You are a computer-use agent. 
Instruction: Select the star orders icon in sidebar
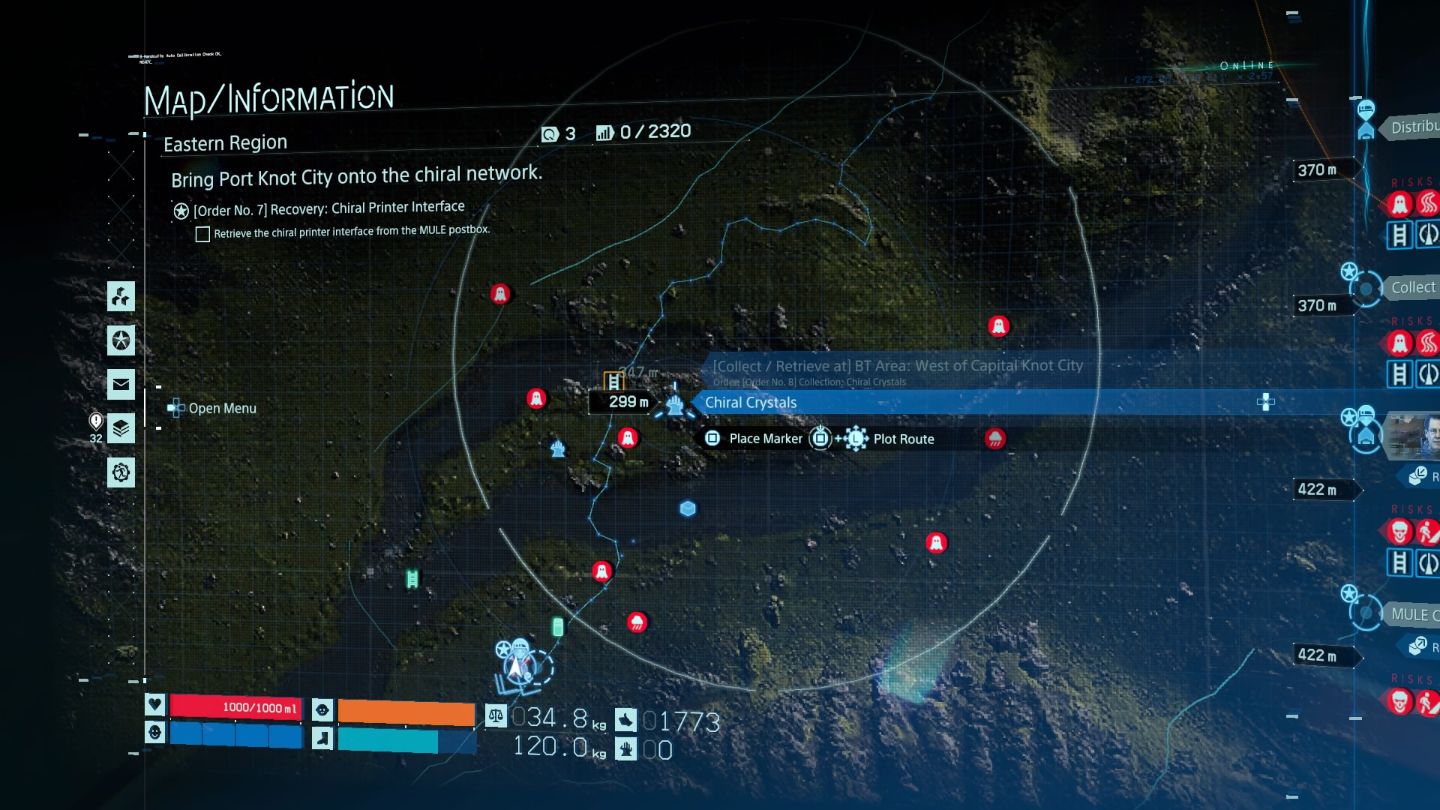pyautogui.click(x=121, y=340)
